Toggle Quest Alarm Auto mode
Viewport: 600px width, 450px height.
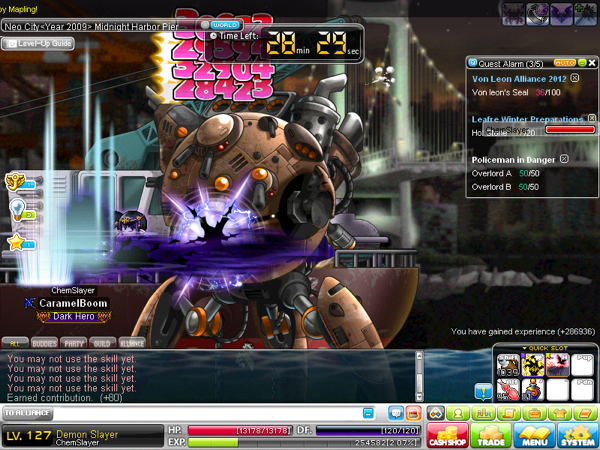pyautogui.click(x=563, y=62)
